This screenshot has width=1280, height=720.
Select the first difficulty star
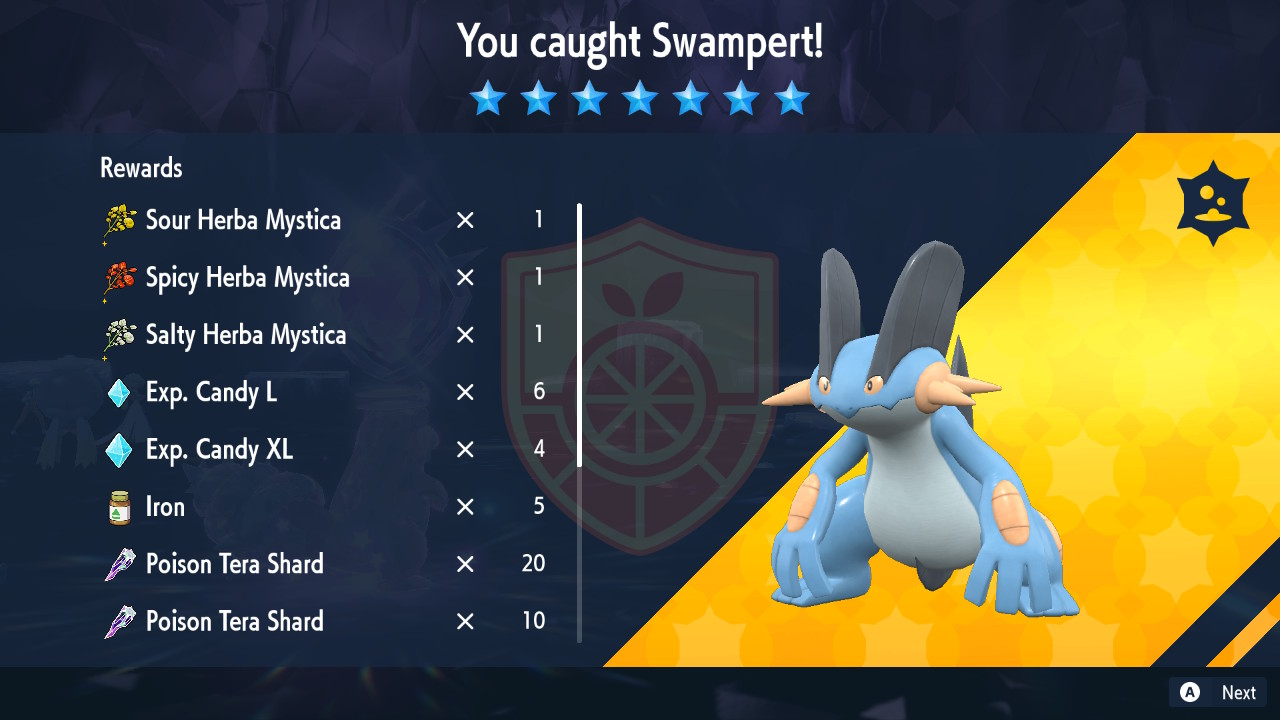488,97
